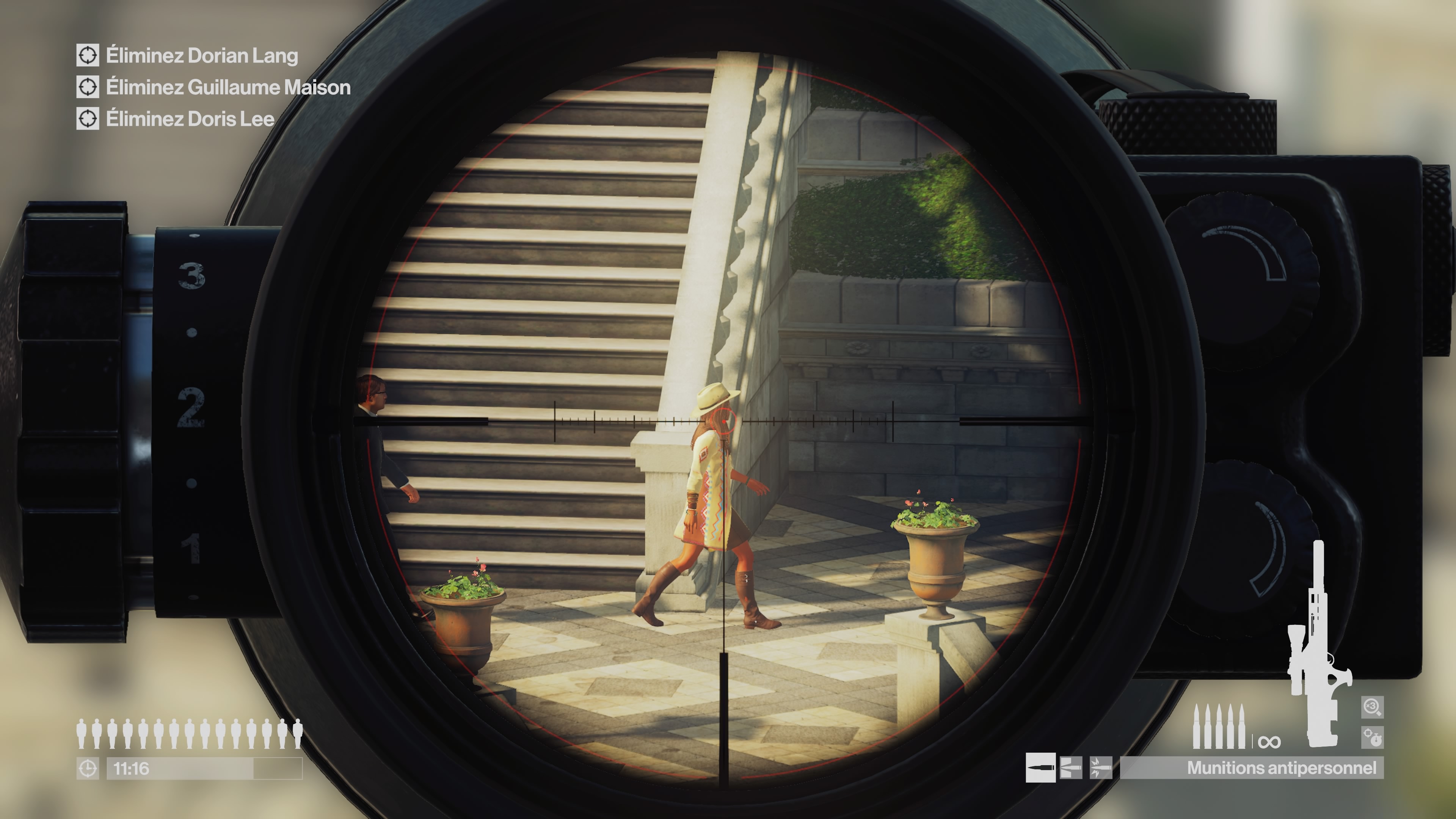Switch to the wall-piercing ammo icon
Viewport: 1456px width, 819px height.
pyautogui.click(x=1070, y=767)
